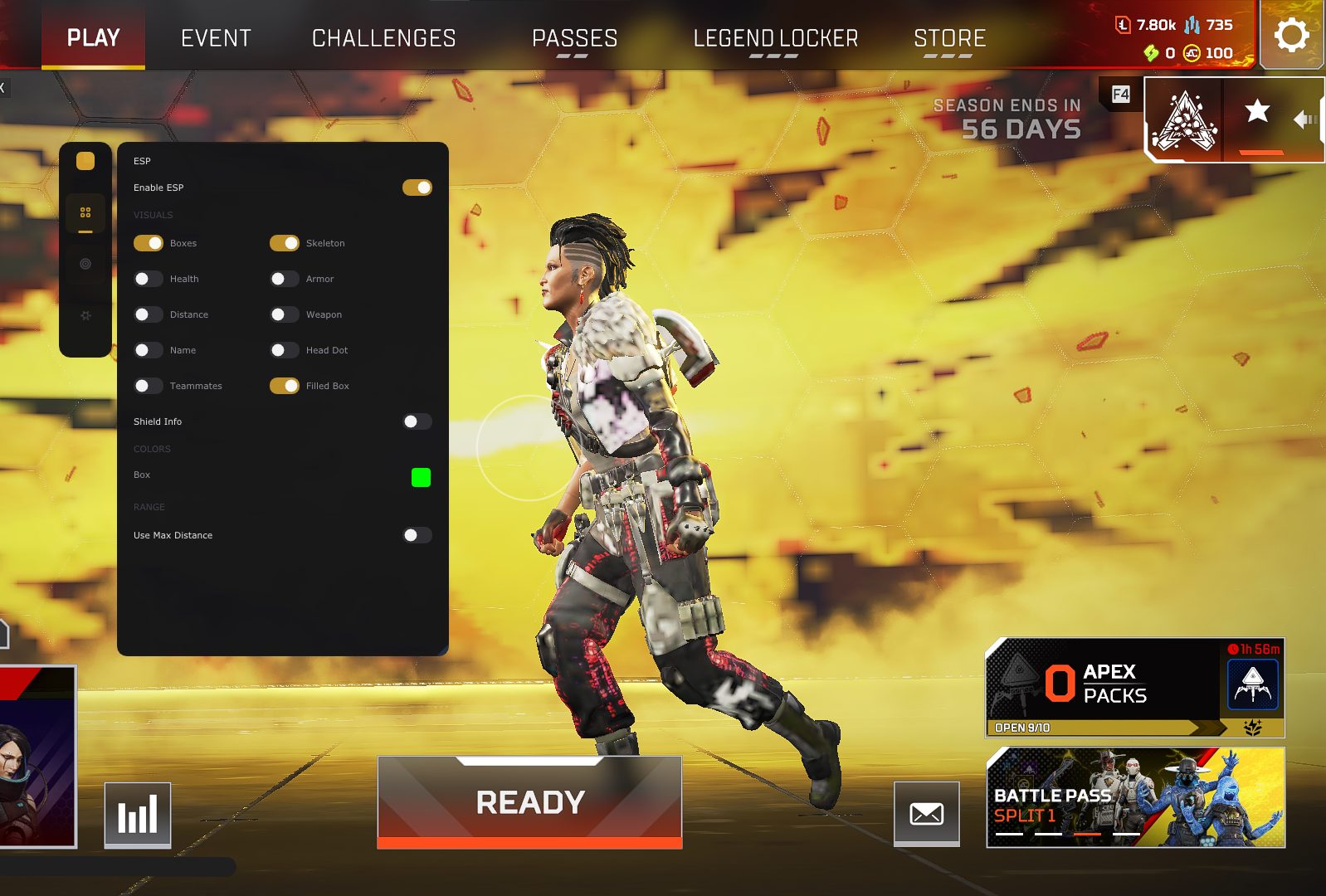The image size is (1326, 896).
Task: Open the settings gear at the sidebar bottom
Action: tap(85, 315)
